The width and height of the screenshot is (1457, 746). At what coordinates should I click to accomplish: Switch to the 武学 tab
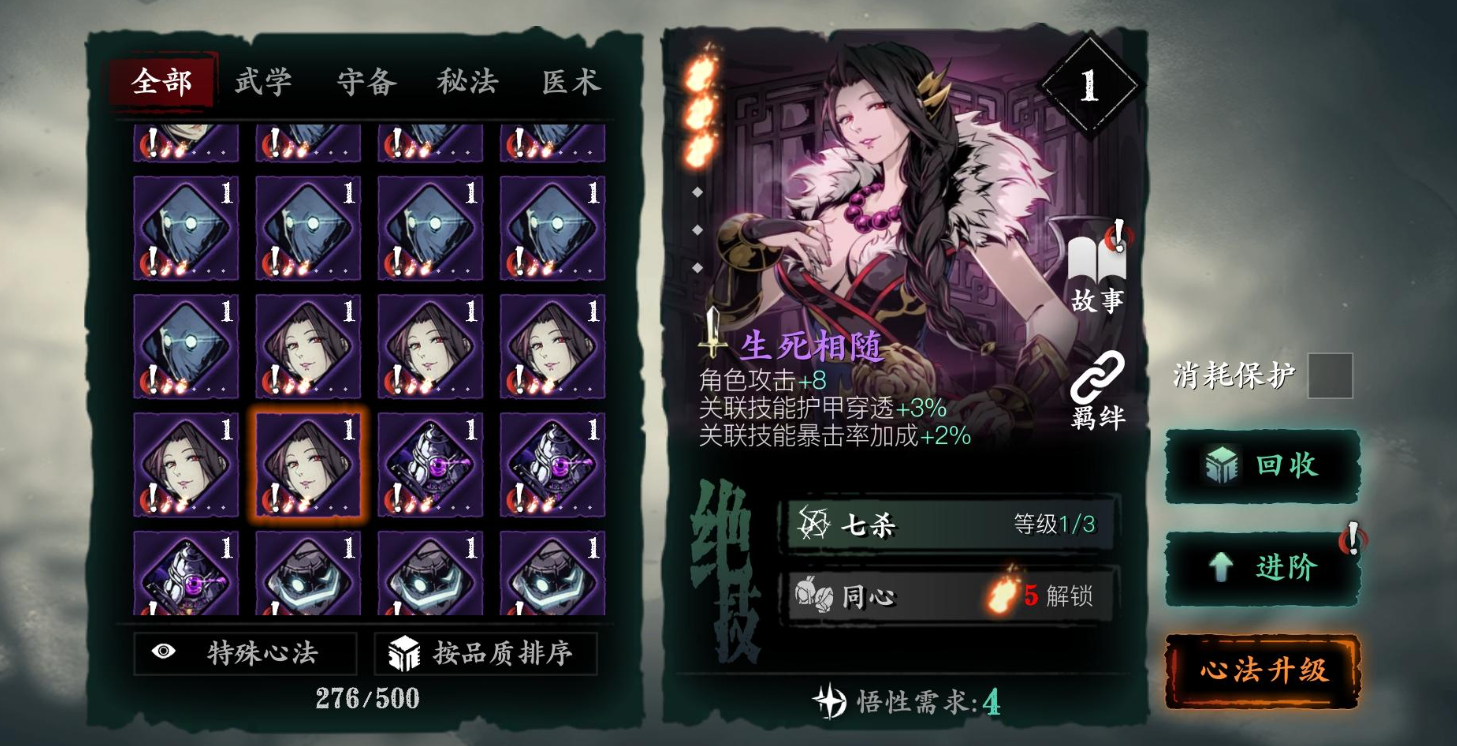(262, 83)
